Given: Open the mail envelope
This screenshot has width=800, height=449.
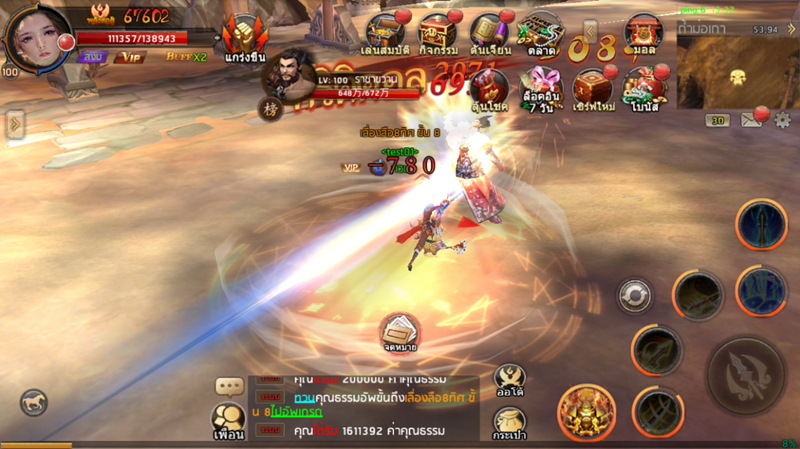Looking at the screenshot, I should point(752,121).
